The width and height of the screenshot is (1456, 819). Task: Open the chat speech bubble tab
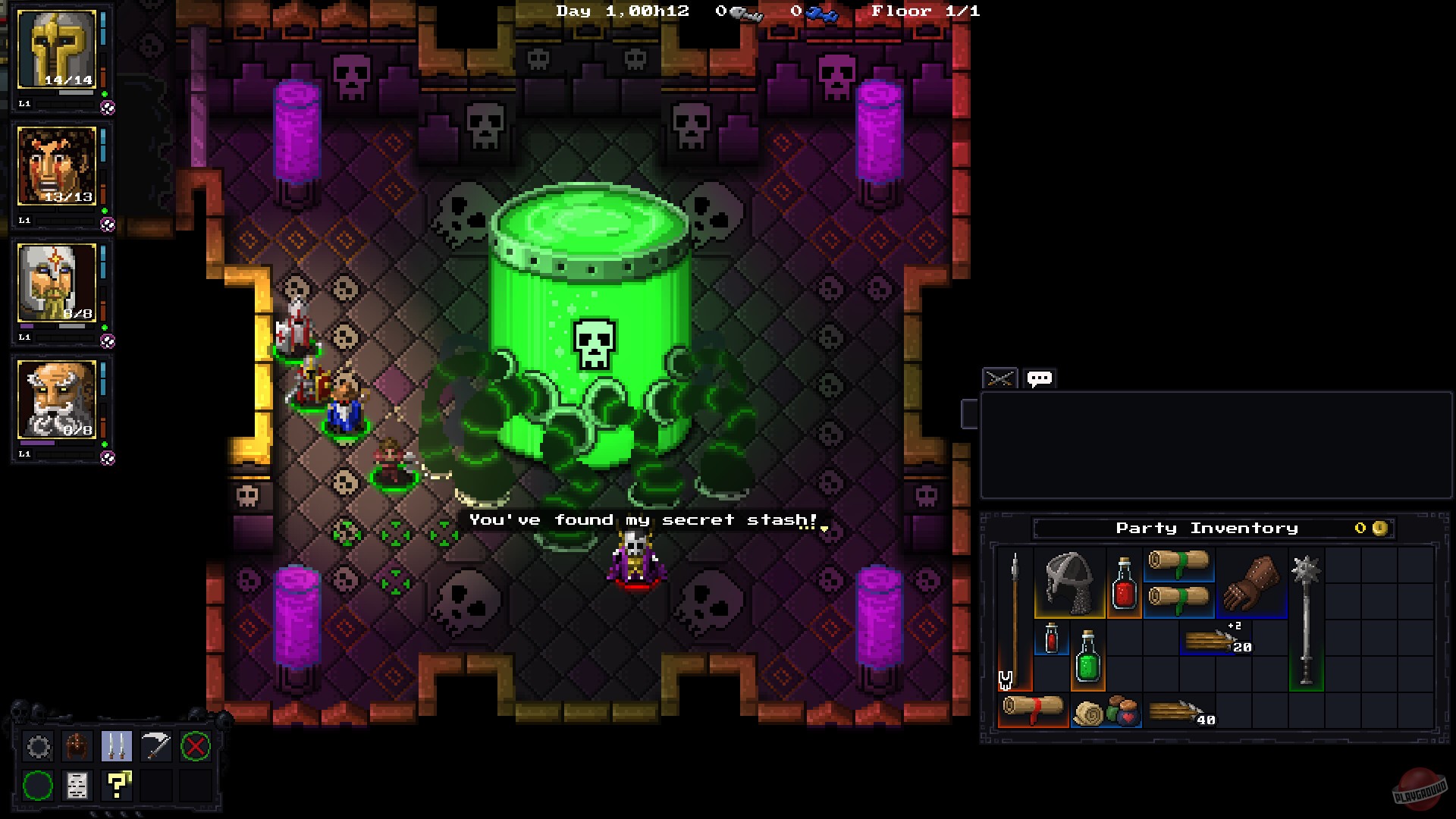pyautogui.click(x=1039, y=378)
